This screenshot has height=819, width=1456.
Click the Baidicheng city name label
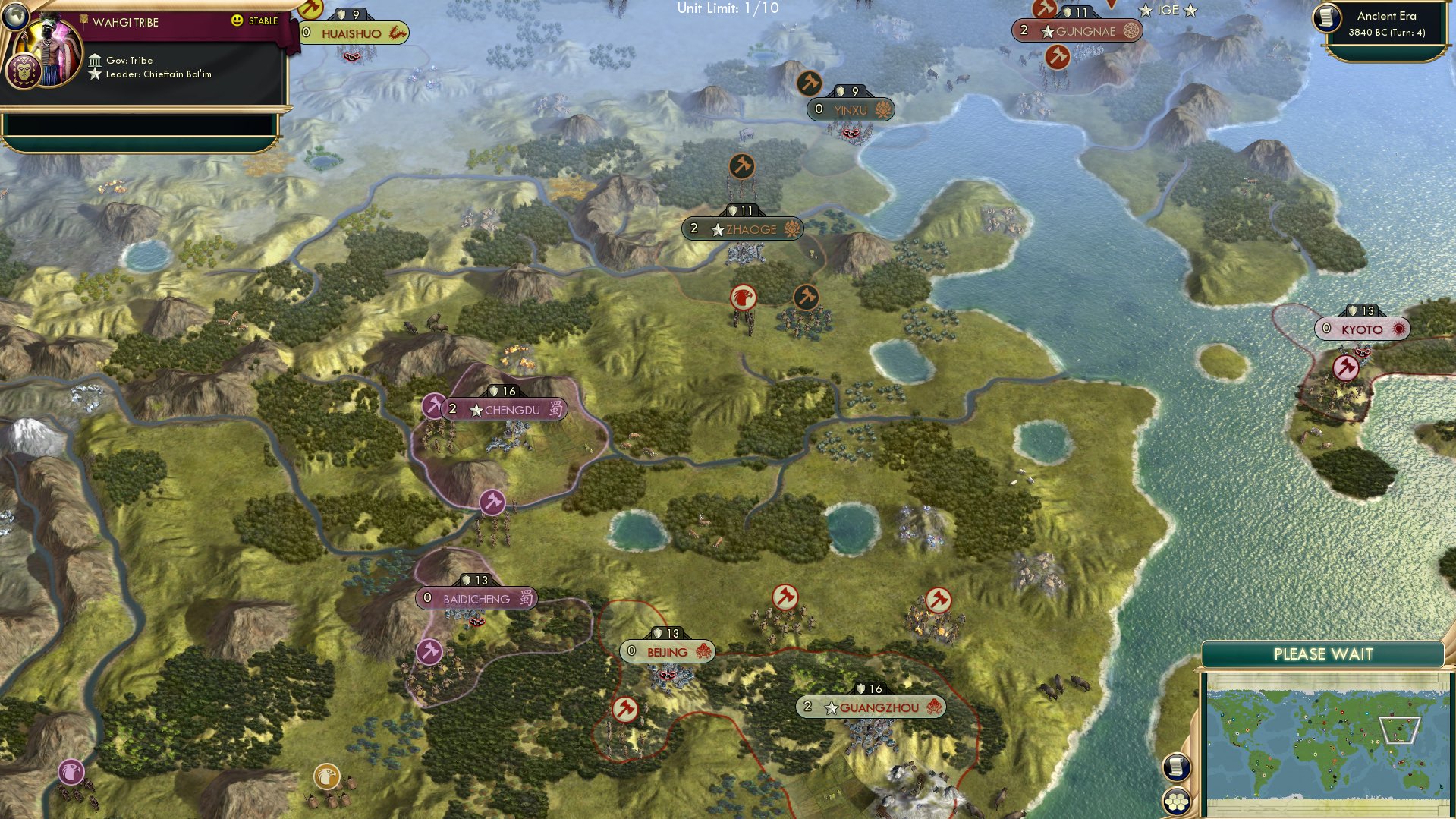tap(476, 597)
